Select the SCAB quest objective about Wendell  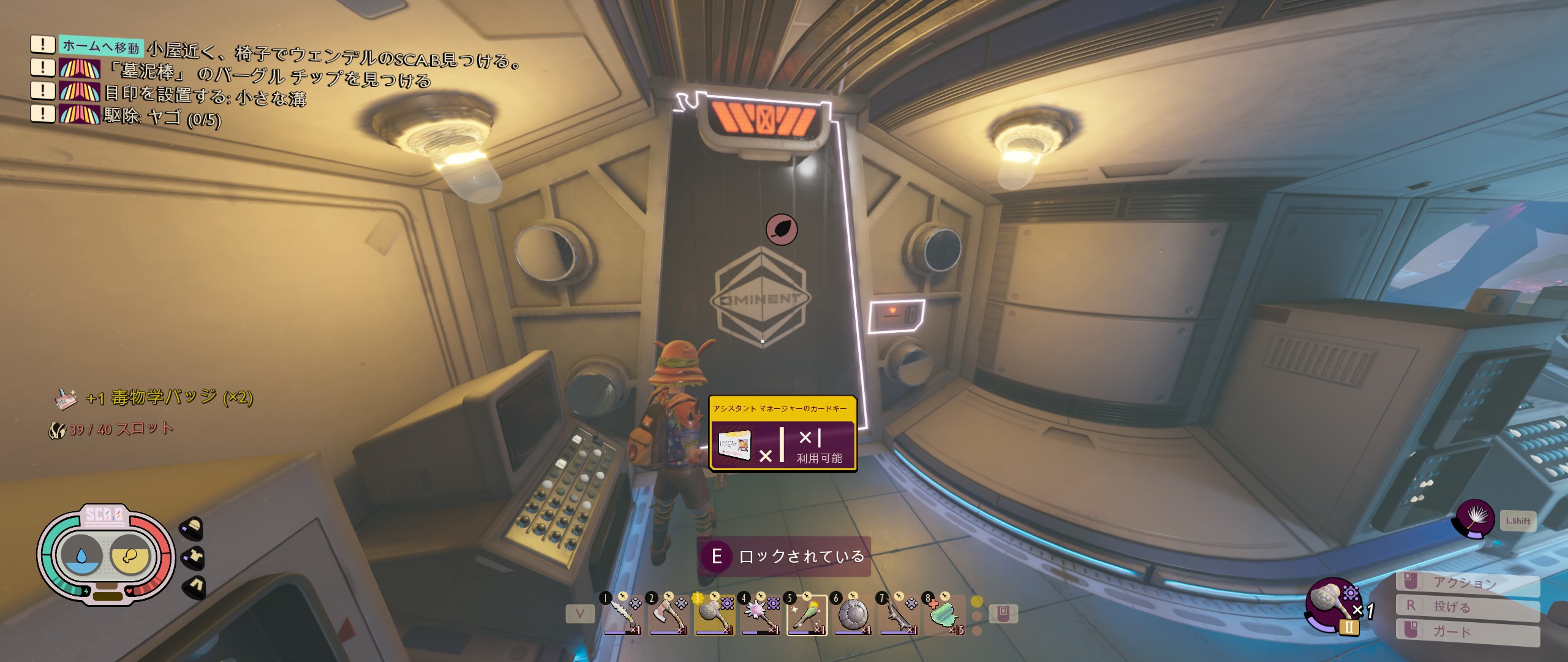click(334, 53)
